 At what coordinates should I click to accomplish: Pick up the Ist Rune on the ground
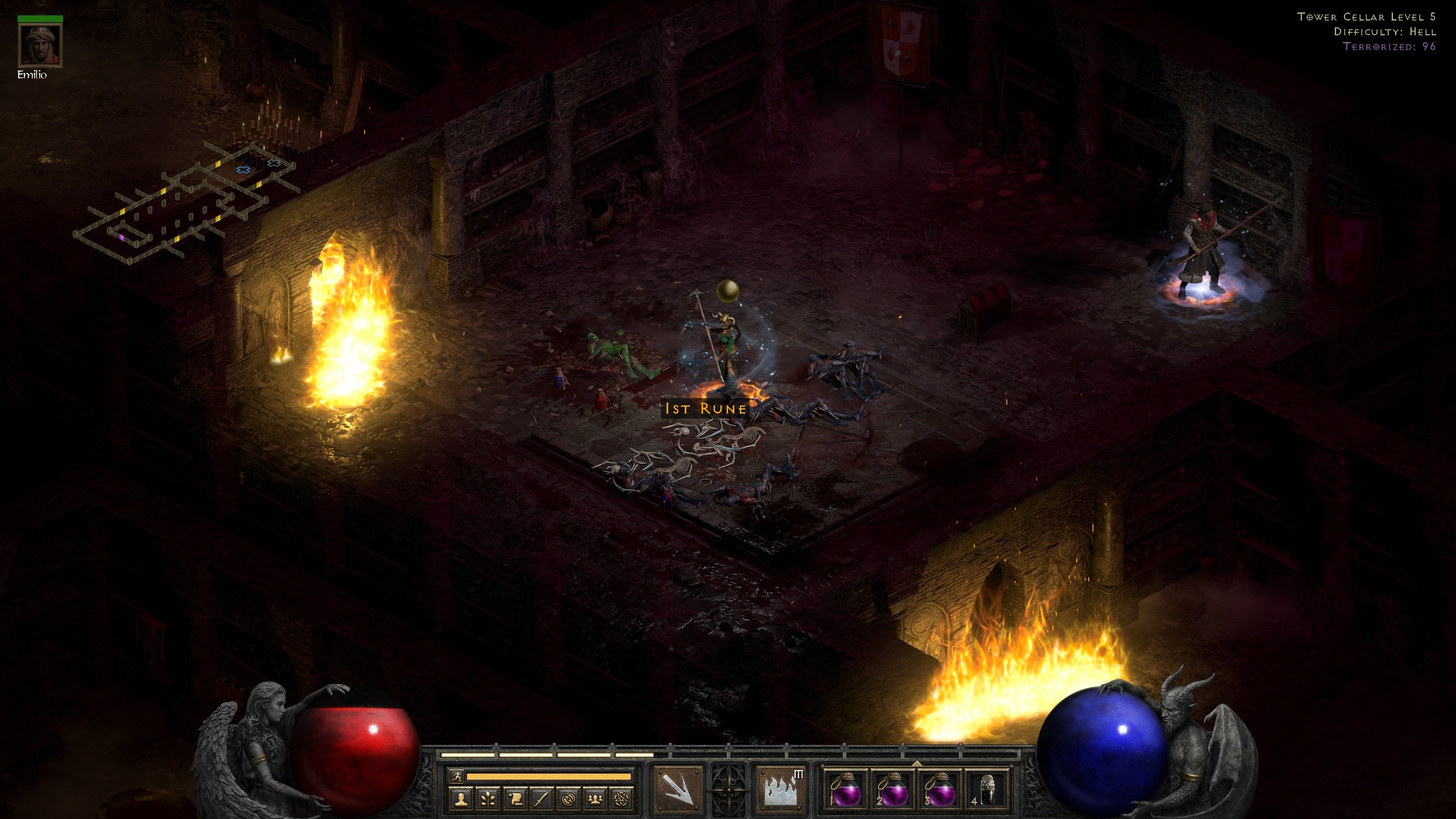point(705,408)
